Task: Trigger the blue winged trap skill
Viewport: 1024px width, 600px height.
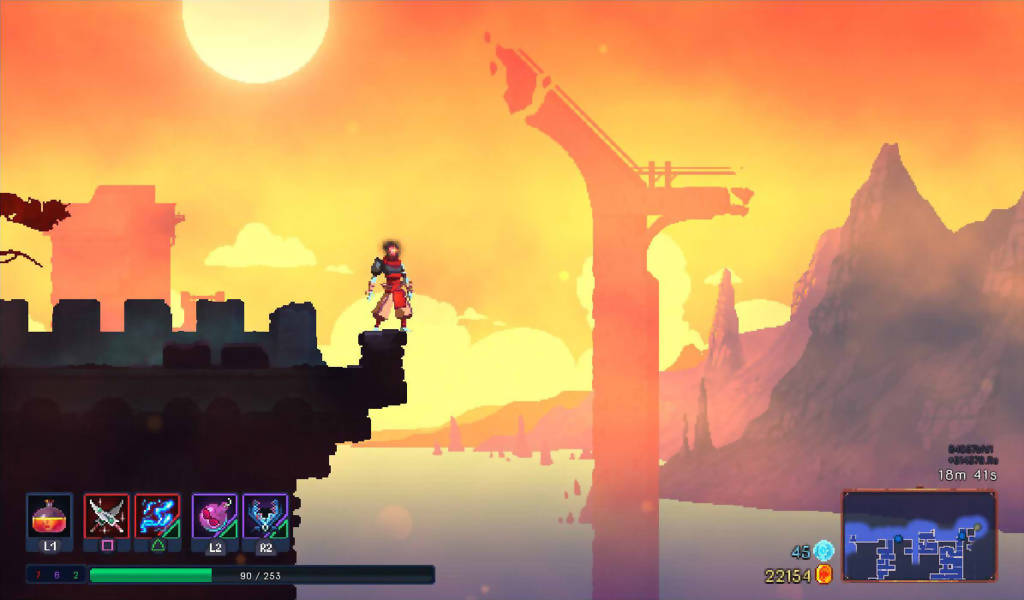Action: pyautogui.click(x=265, y=516)
